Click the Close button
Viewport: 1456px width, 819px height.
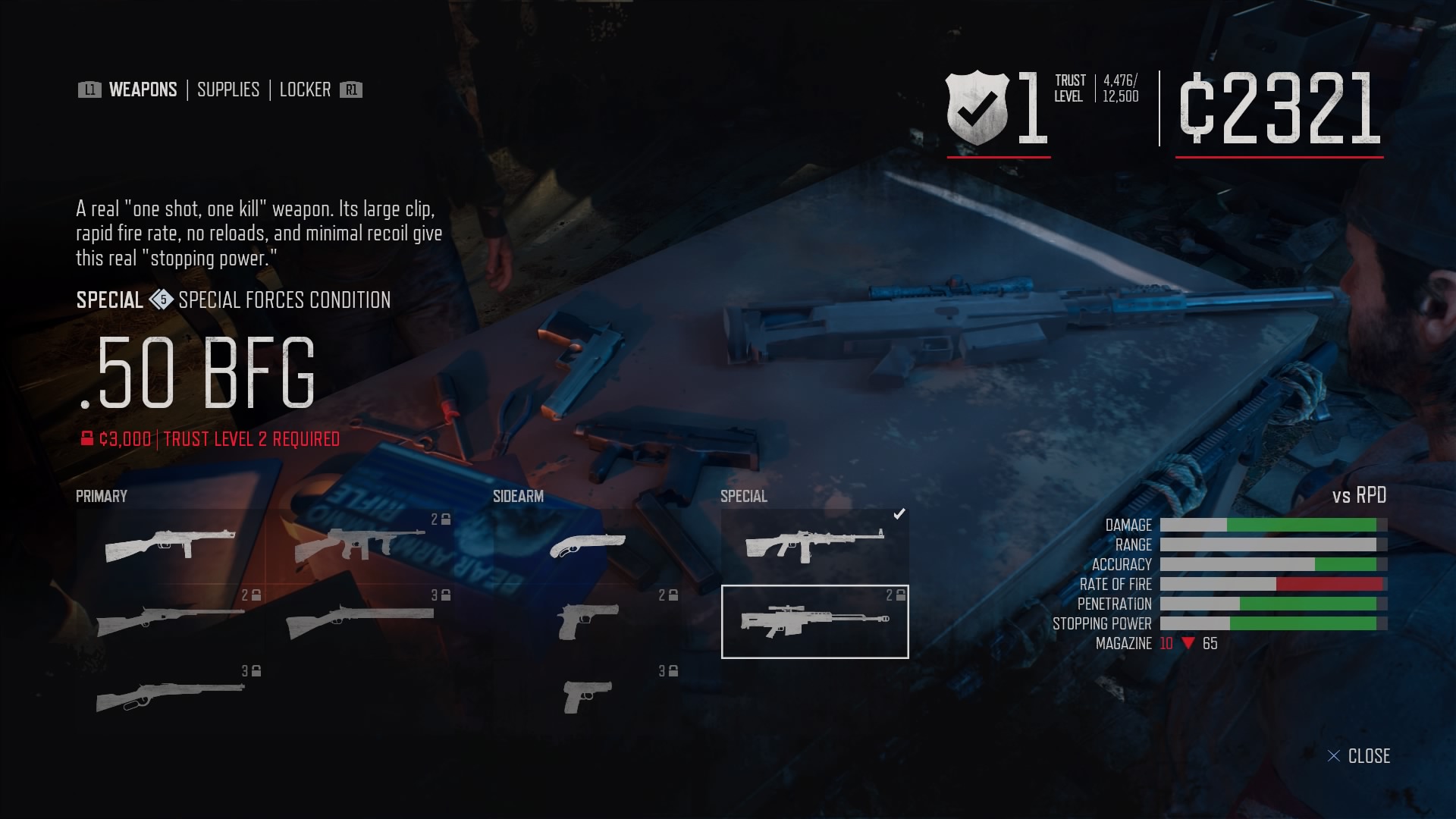coord(1360,755)
